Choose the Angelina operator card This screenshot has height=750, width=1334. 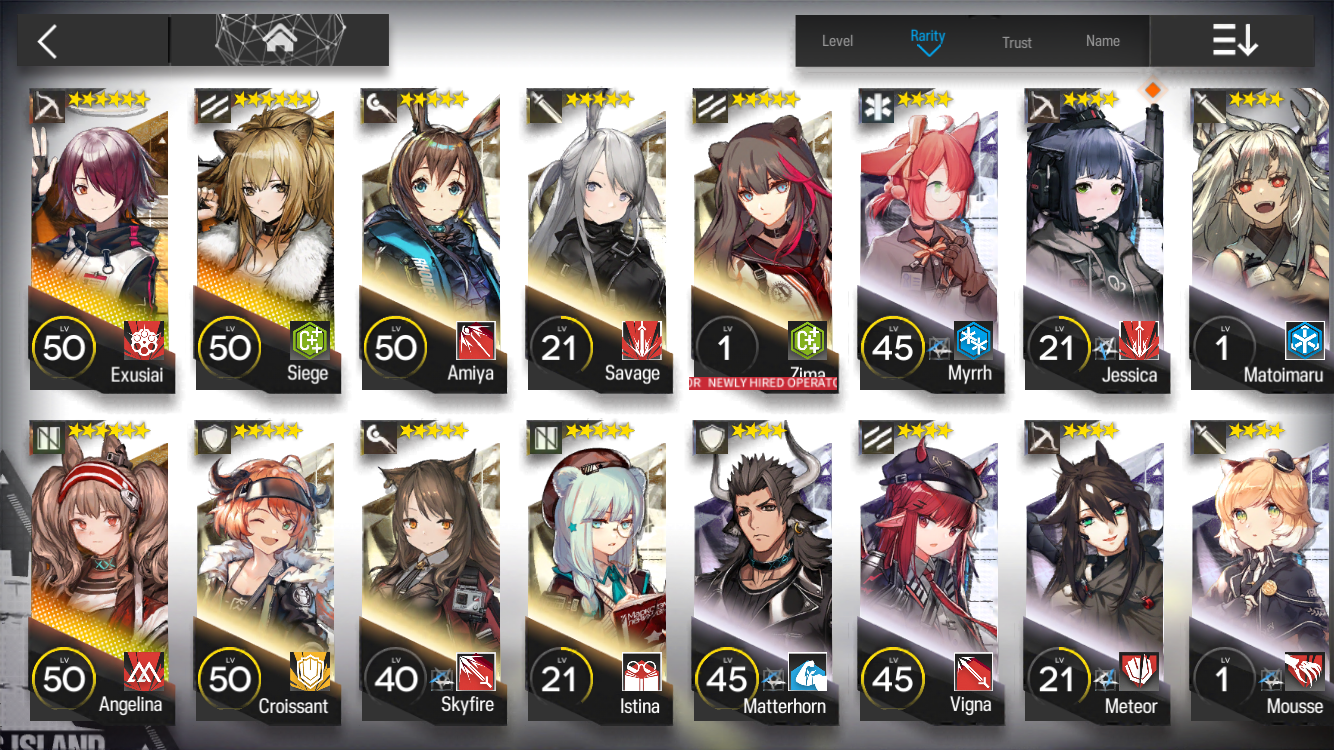99,570
